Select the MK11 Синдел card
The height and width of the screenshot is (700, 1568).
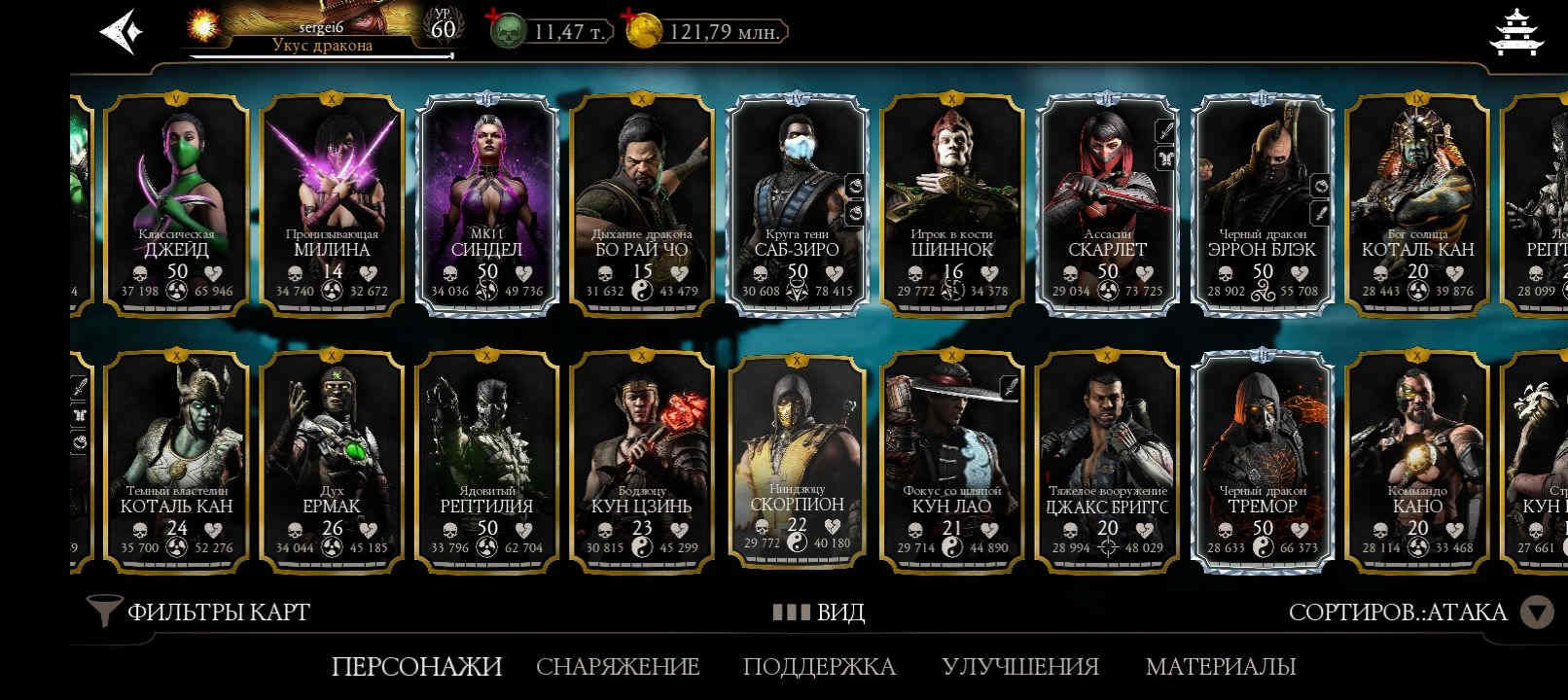(x=486, y=204)
